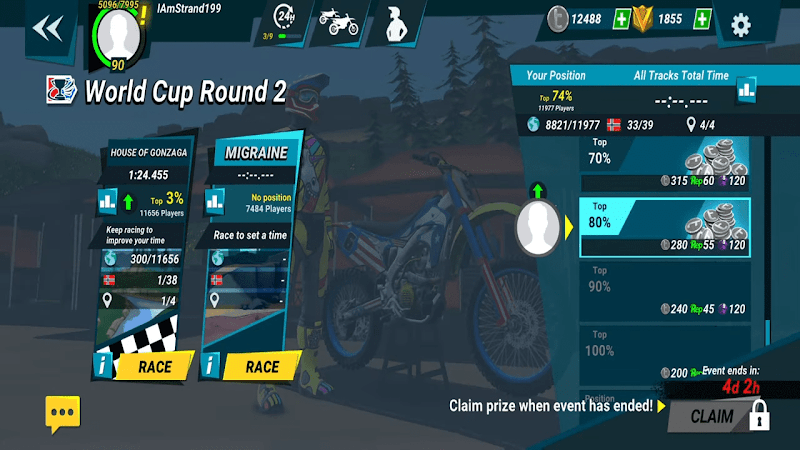This screenshot has width=800, height=450.
Task: Buy more gold with plus button
Action: click(x=703, y=19)
